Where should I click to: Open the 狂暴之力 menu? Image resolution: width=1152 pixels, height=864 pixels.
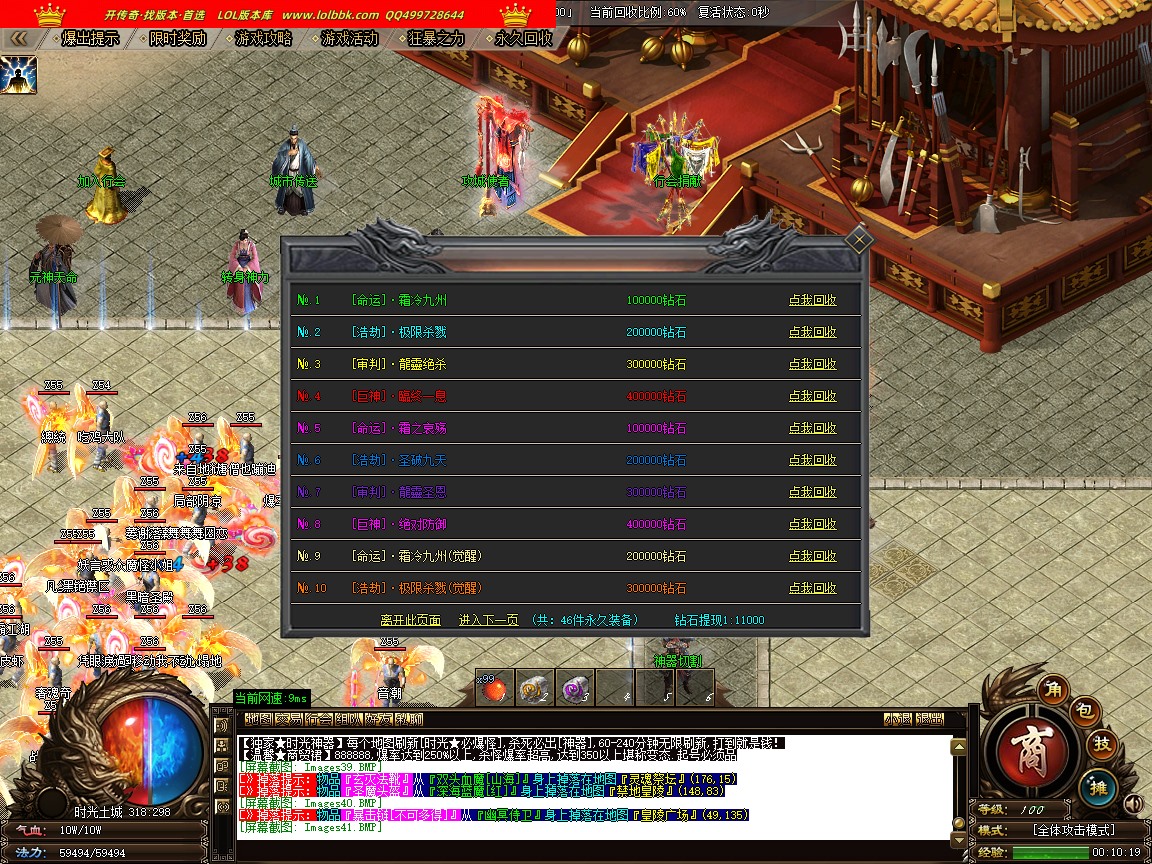pyautogui.click(x=437, y=39)
